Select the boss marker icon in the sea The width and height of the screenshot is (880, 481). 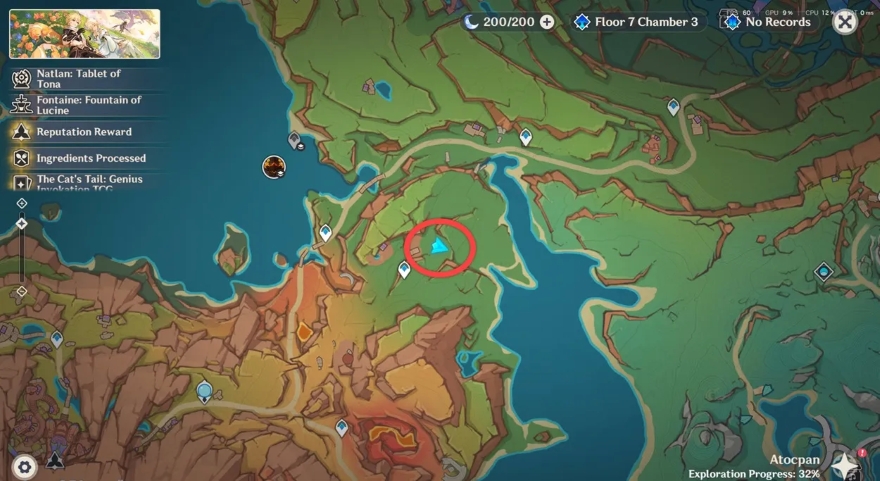click(x=274, y=167)
